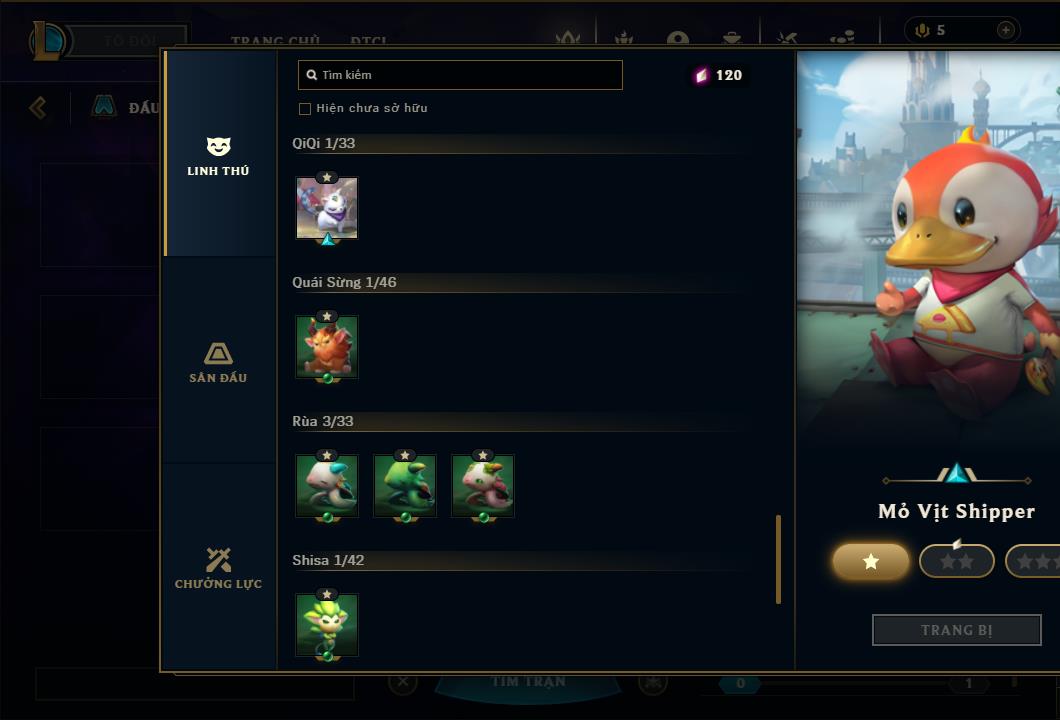Switch to the Linh Thú tab
The height and width of the screenshot is (720, 1060).
(x=218, y=156)
